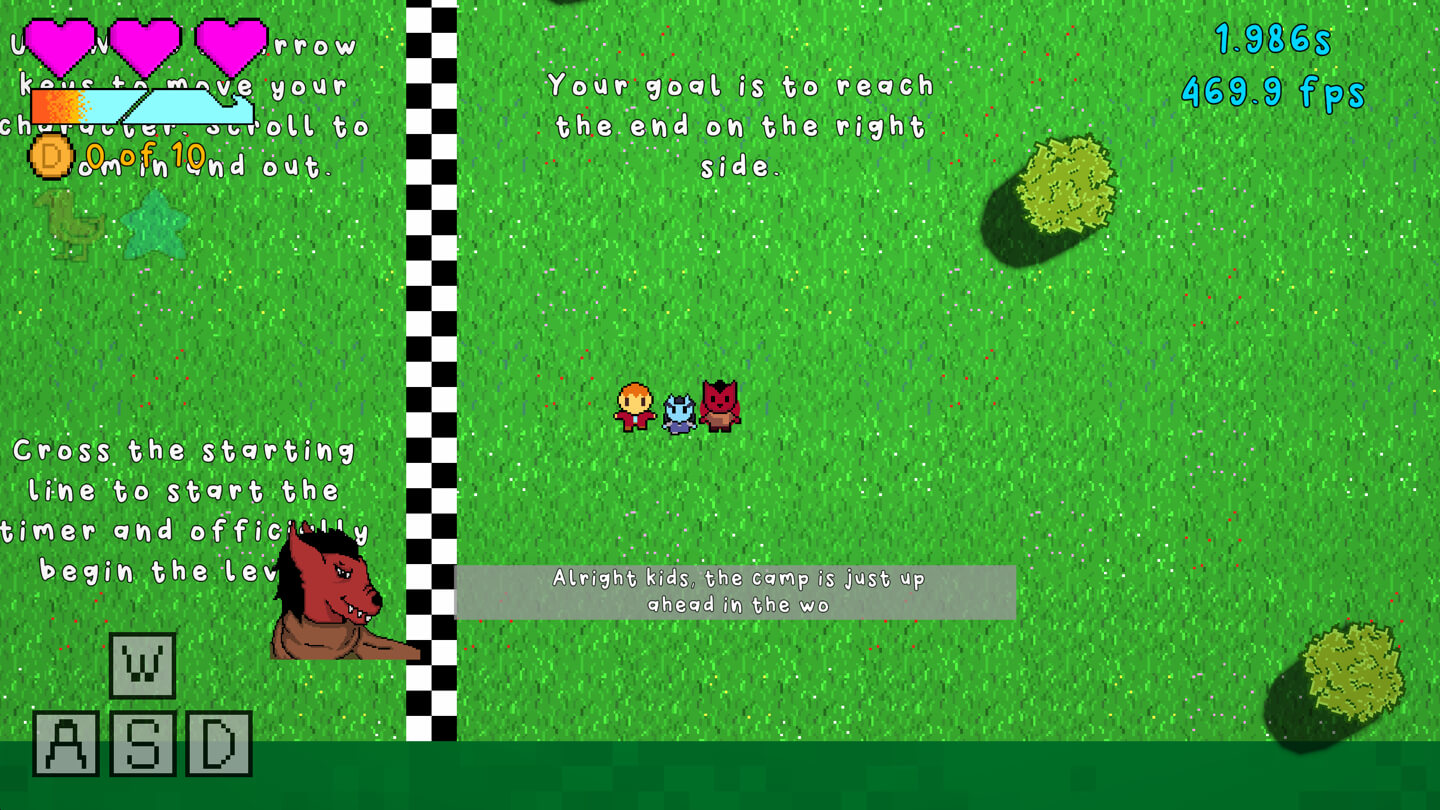Click the faded duck collectible icon
This screenshot has width=1440, height=810.
pos(68,224)
